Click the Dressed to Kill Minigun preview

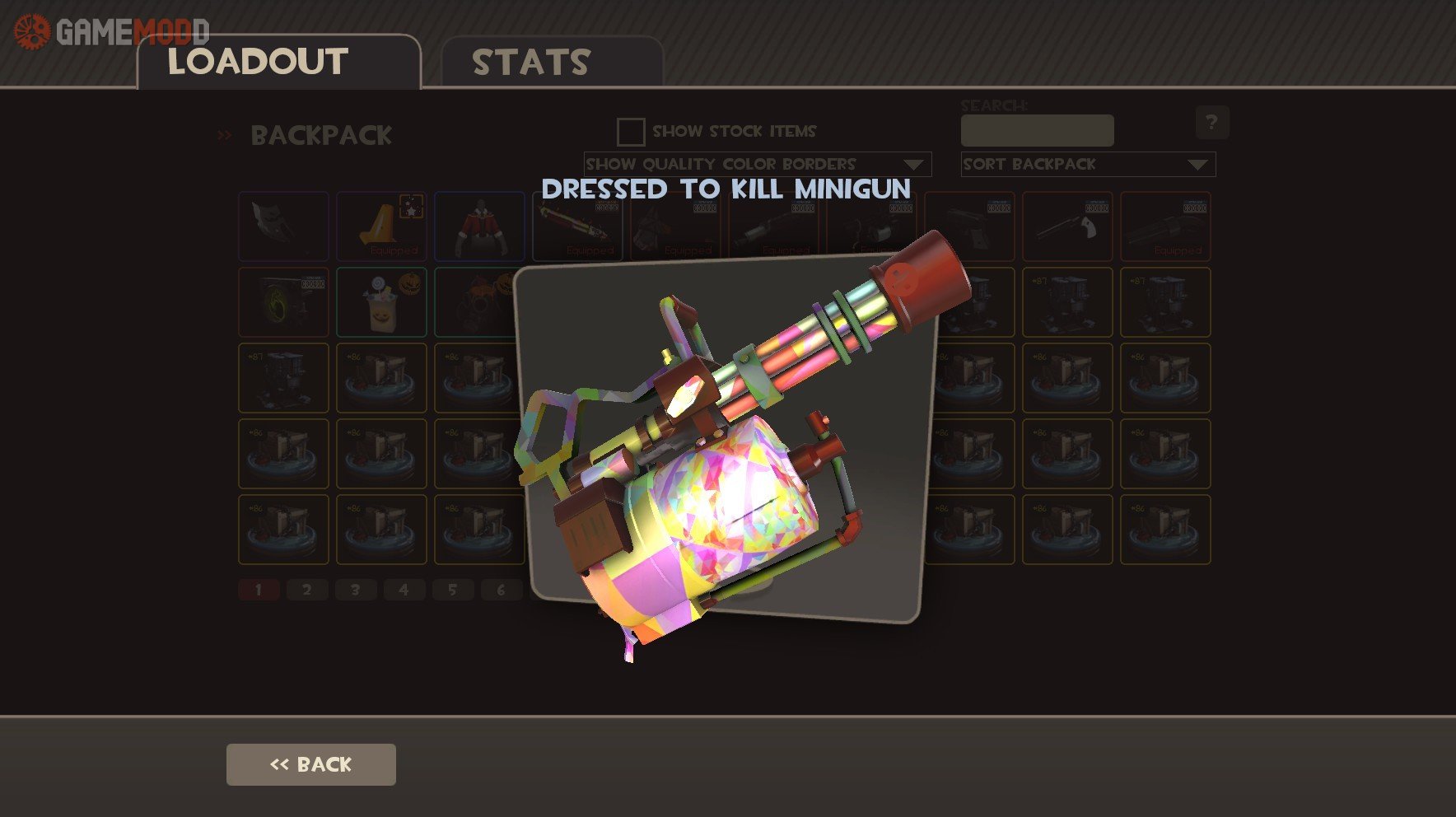tap(725, 437)
